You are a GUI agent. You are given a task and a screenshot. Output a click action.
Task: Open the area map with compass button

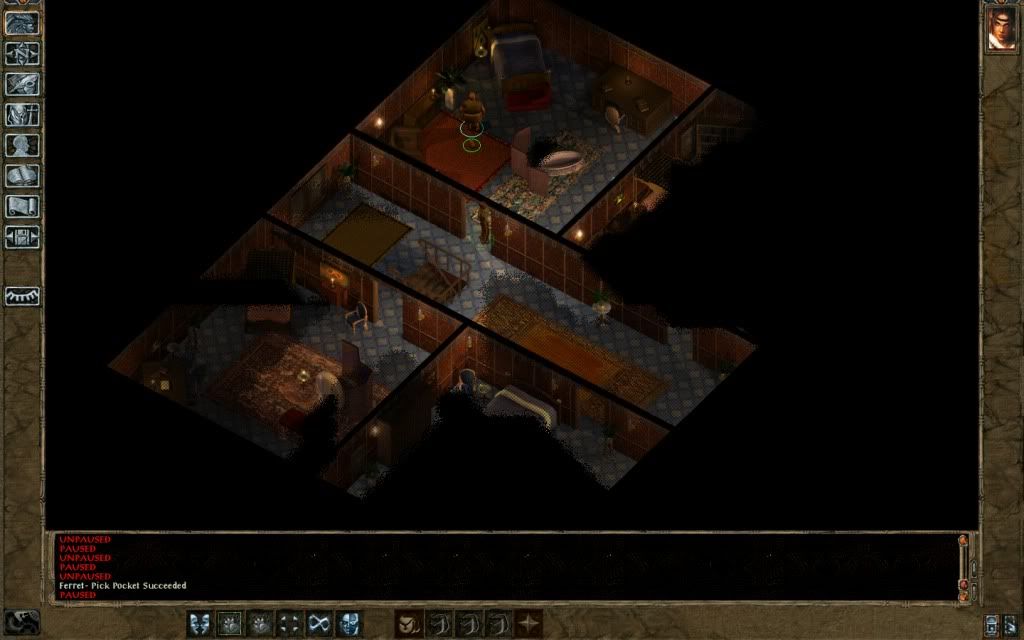[x=22, y=54]
